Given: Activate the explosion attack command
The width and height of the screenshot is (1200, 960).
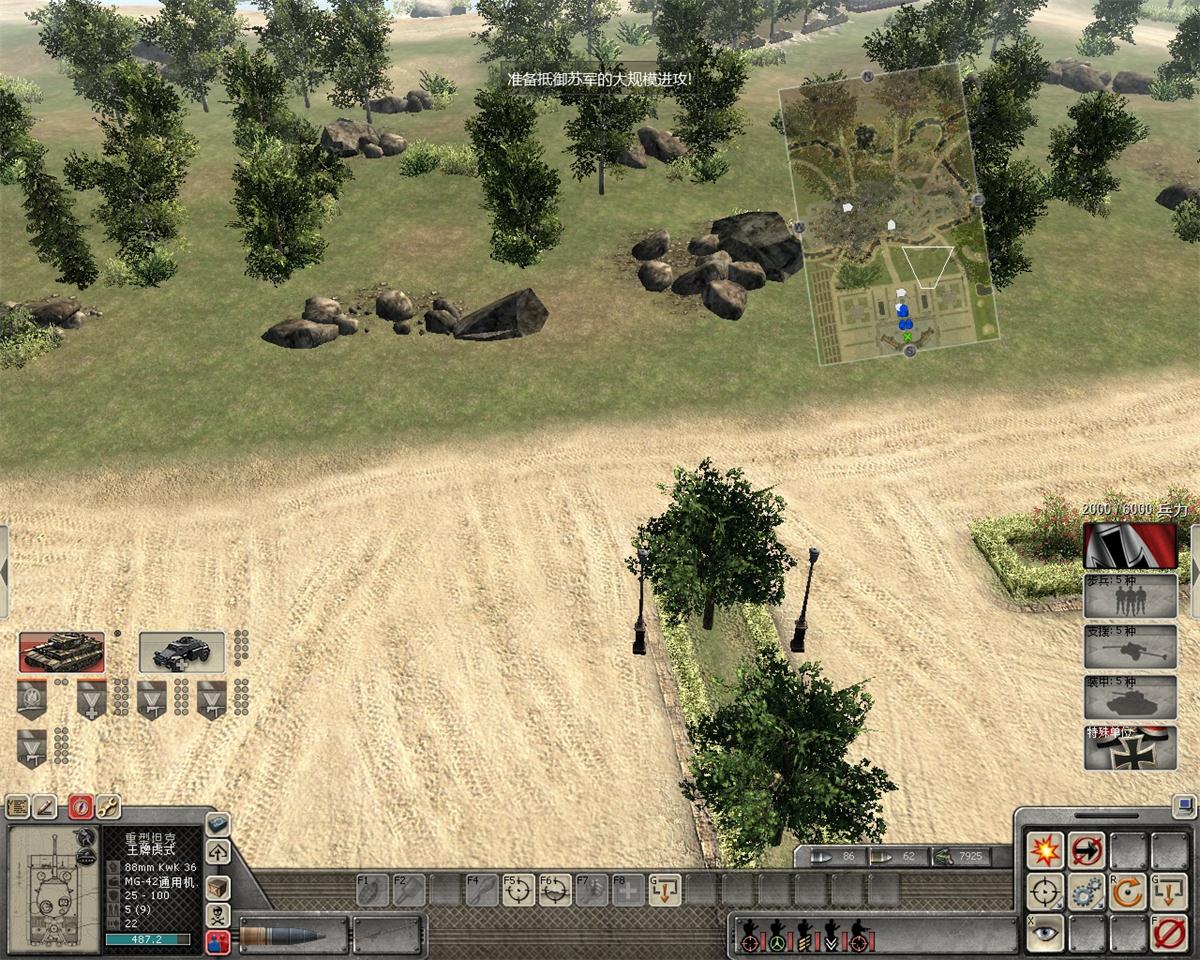Looking at the screenshot, I should tap(1046, 851).
